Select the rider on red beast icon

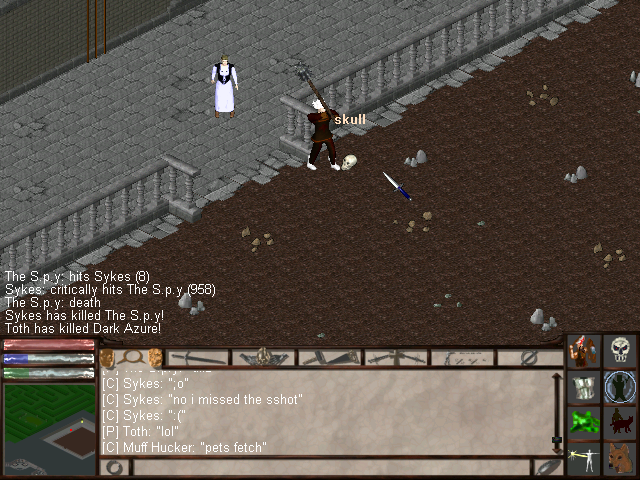[x=621, y=421]
